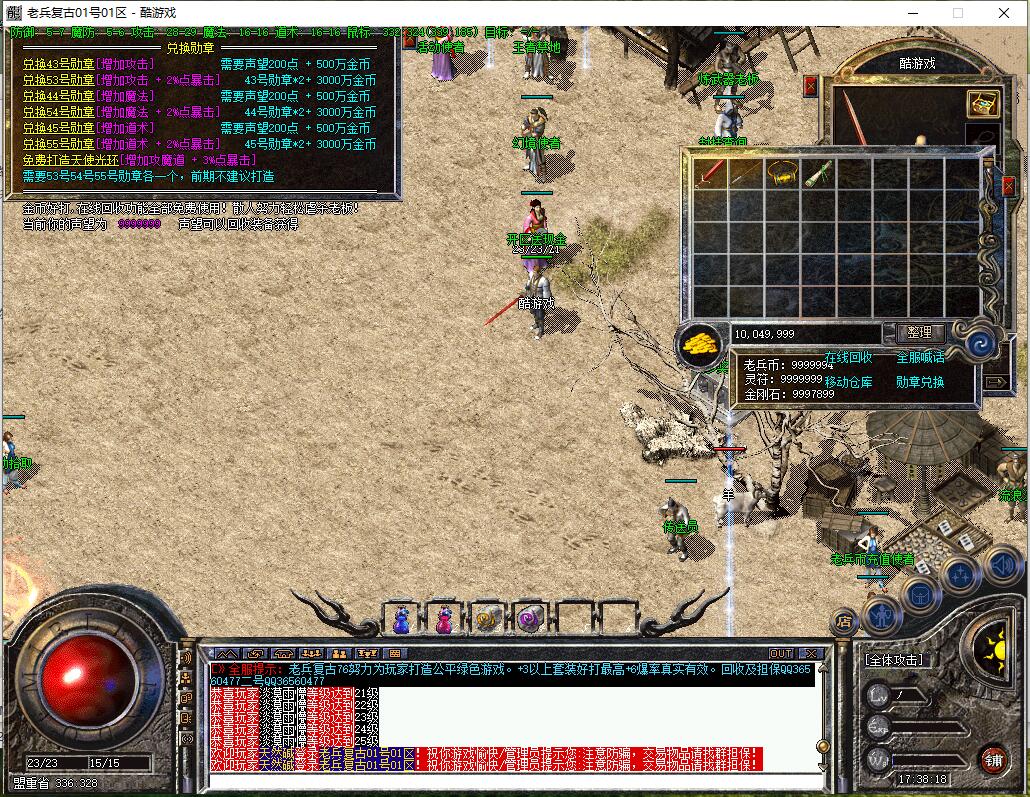The height and width of the screenshot is (797, 1030).
Task: Select the gold necklace item in the bag
Action: pos(782,172)
